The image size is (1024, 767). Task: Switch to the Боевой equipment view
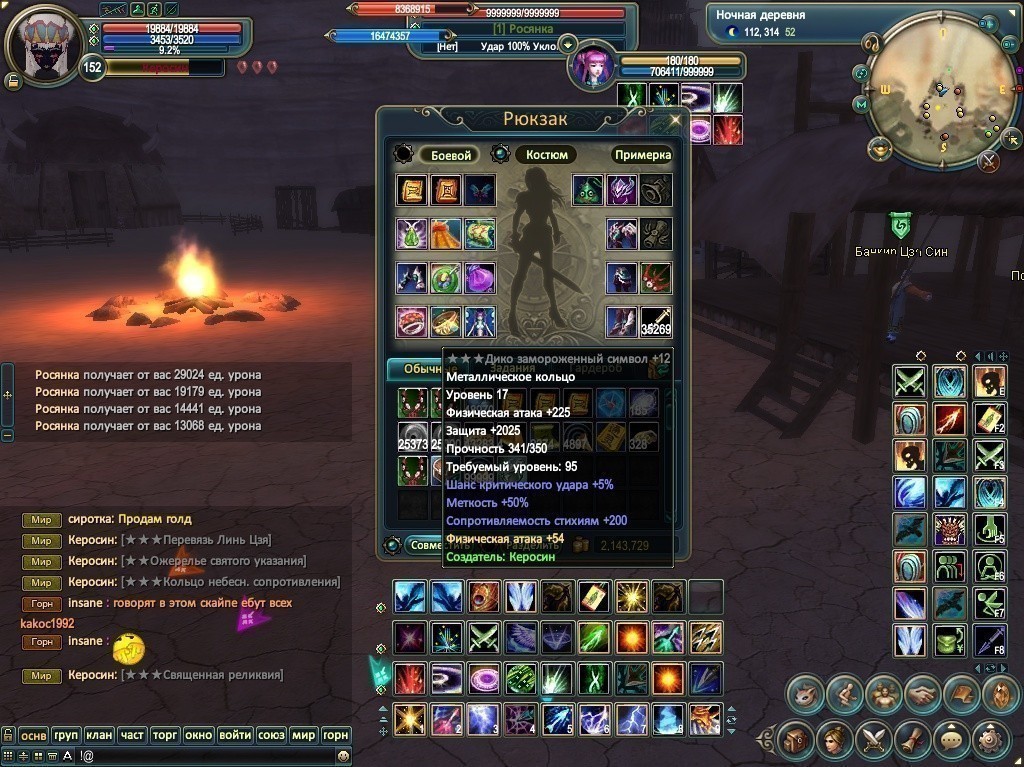(x=450, y=155)
